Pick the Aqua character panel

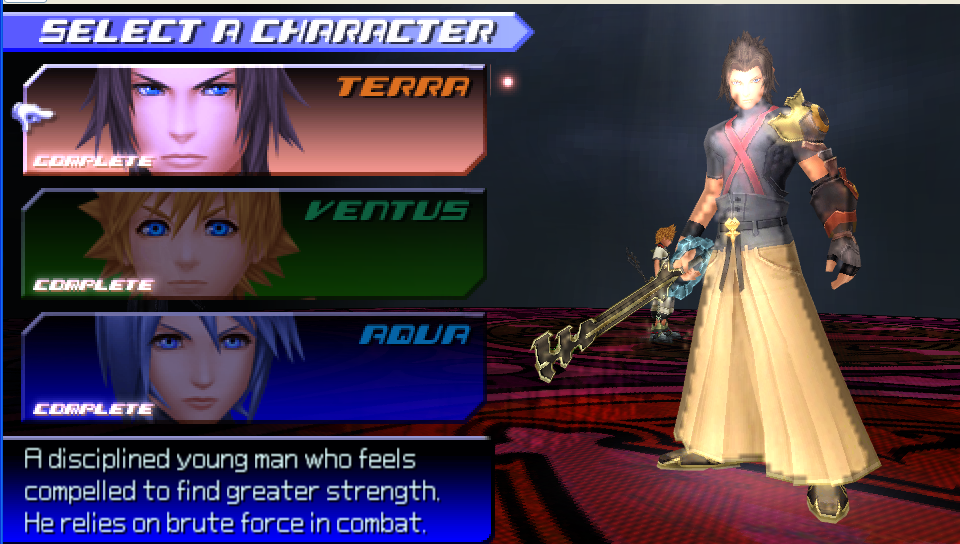pos(255,366)
